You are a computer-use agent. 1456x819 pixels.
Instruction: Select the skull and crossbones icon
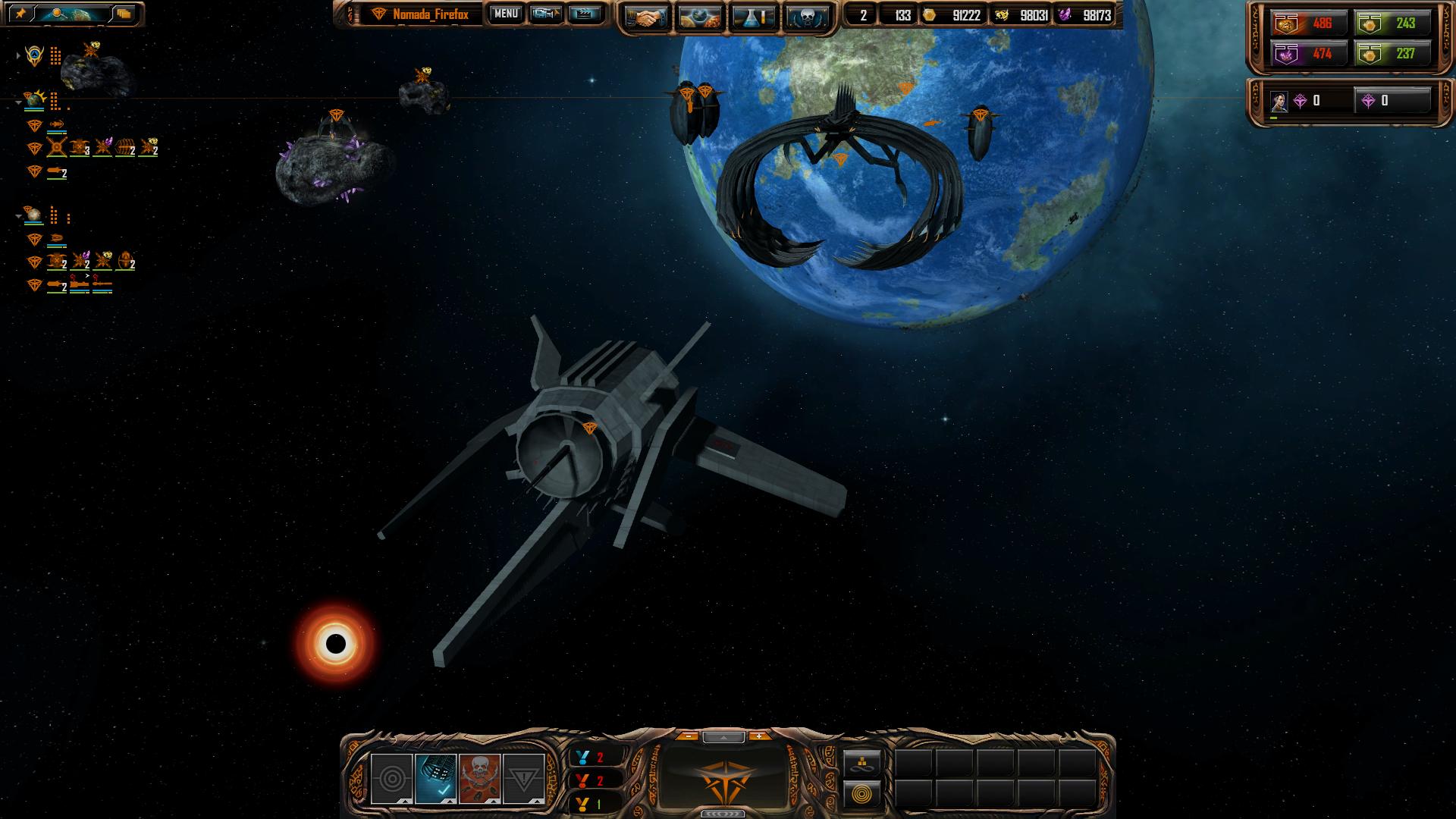[x=479, y=778]
